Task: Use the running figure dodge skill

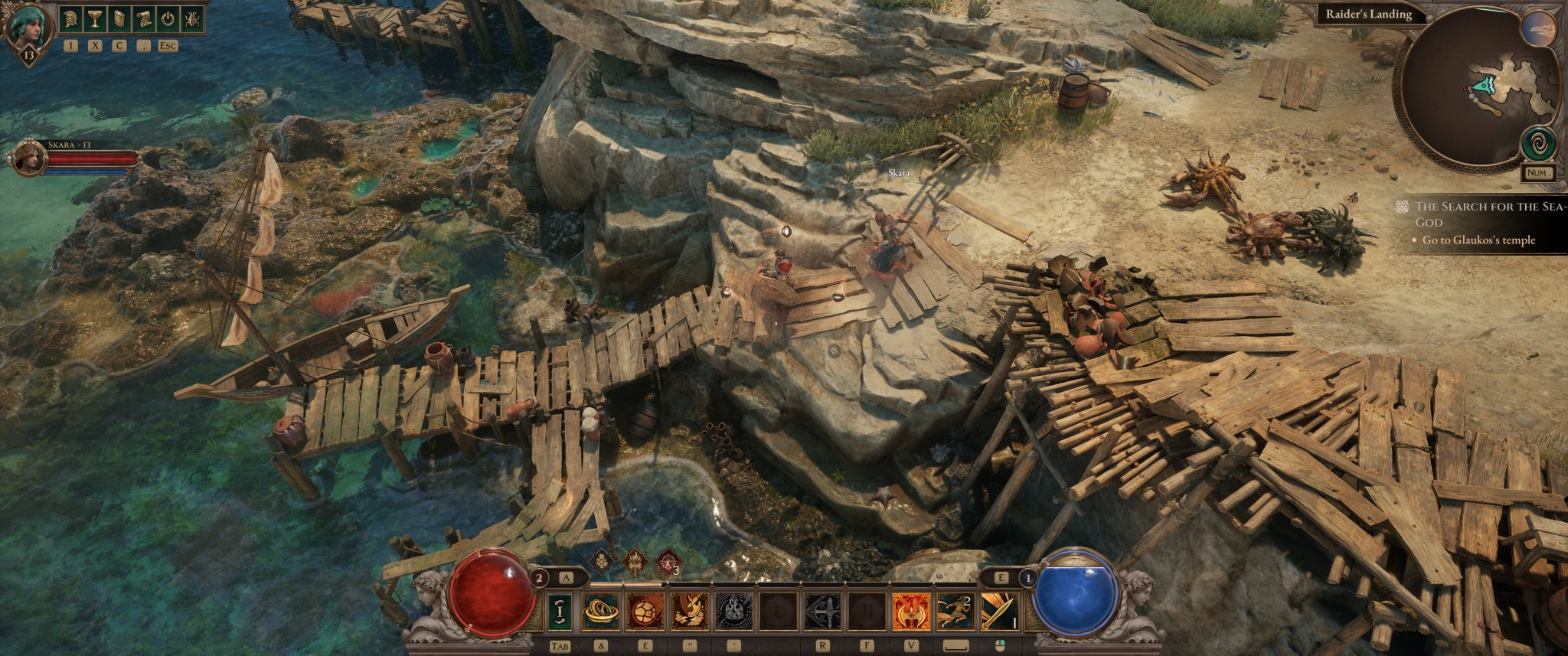Action: pyautogui.click(x=955, y=611)
